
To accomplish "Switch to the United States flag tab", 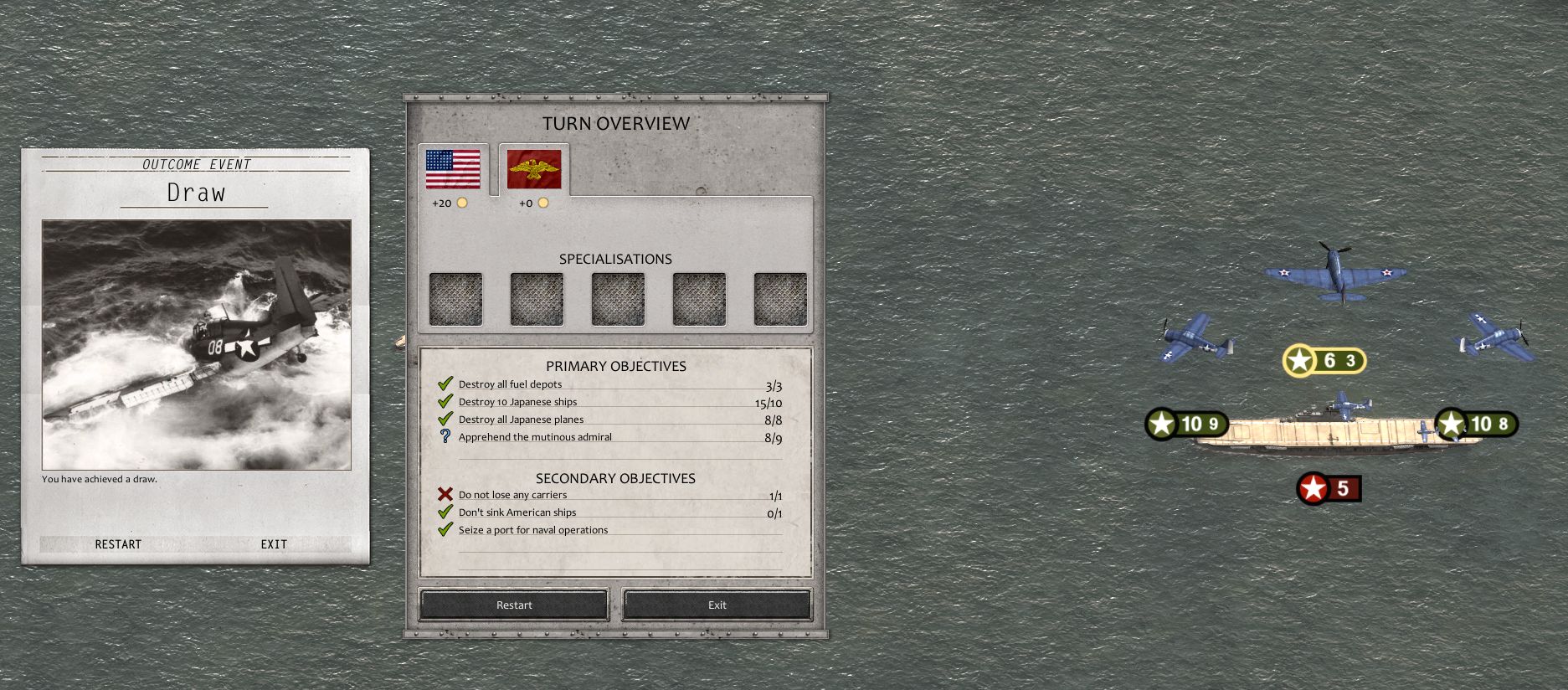I will [453, 170].
